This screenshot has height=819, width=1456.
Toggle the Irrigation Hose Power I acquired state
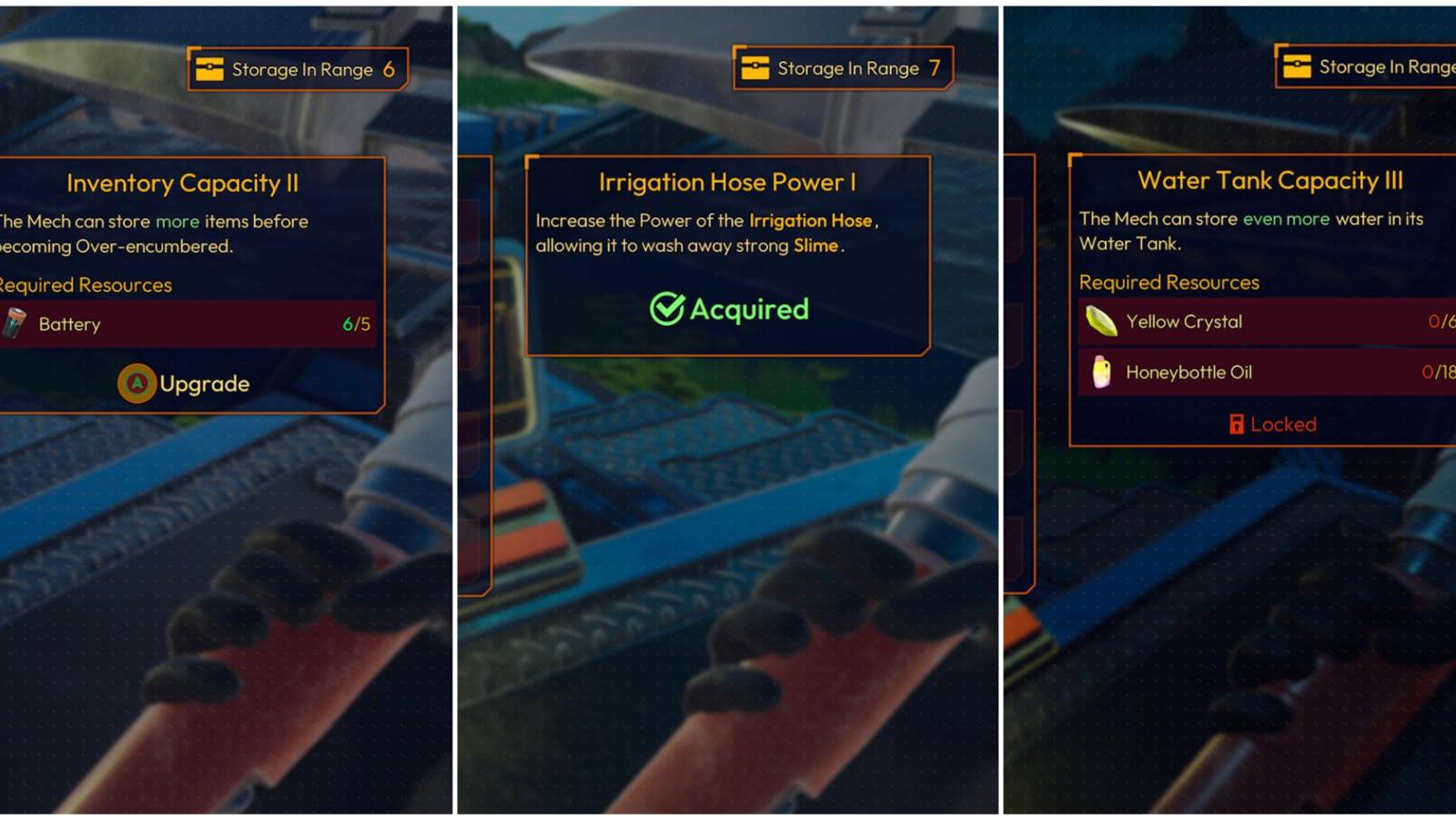(728, 308)
